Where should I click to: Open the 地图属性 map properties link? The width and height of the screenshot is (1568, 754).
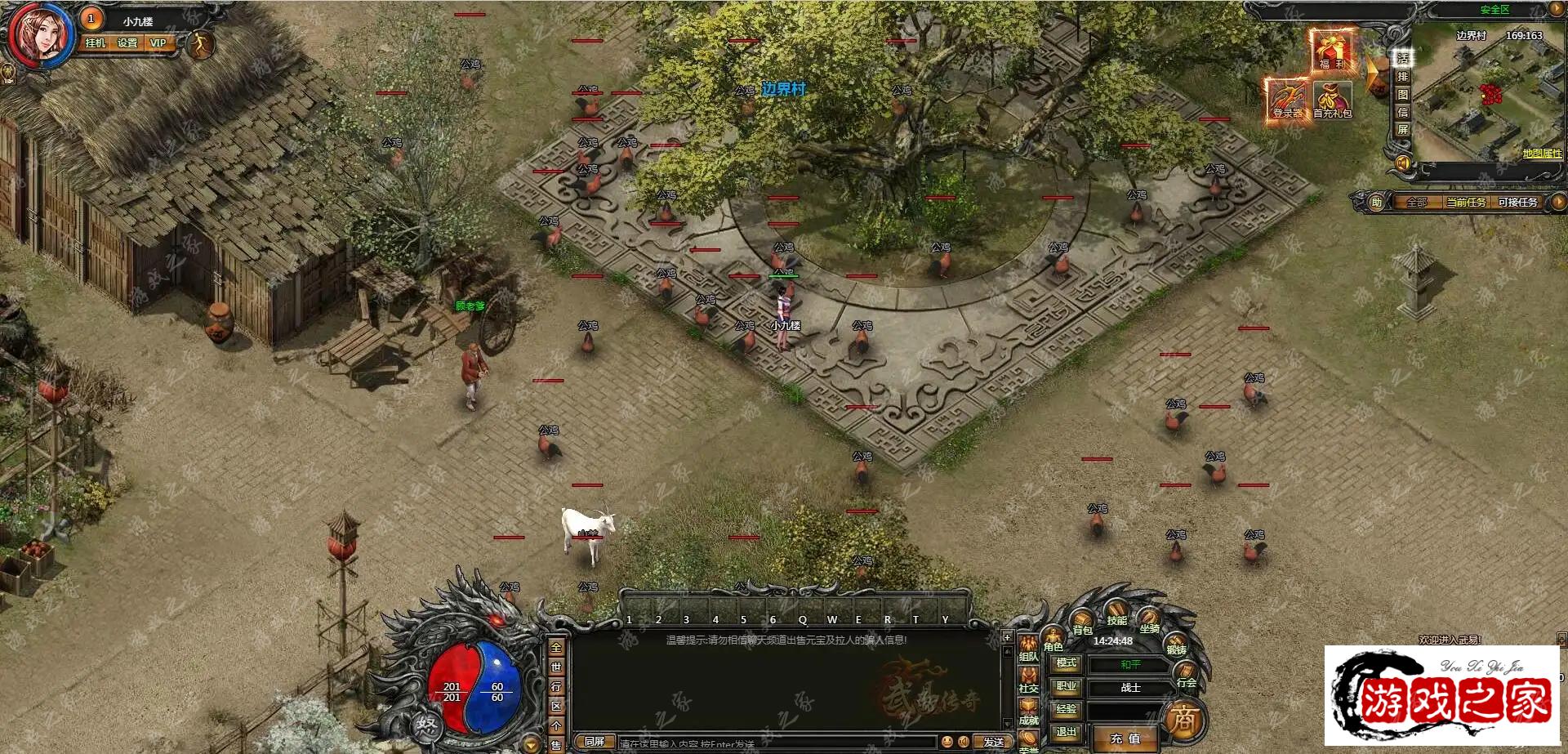1541,154
